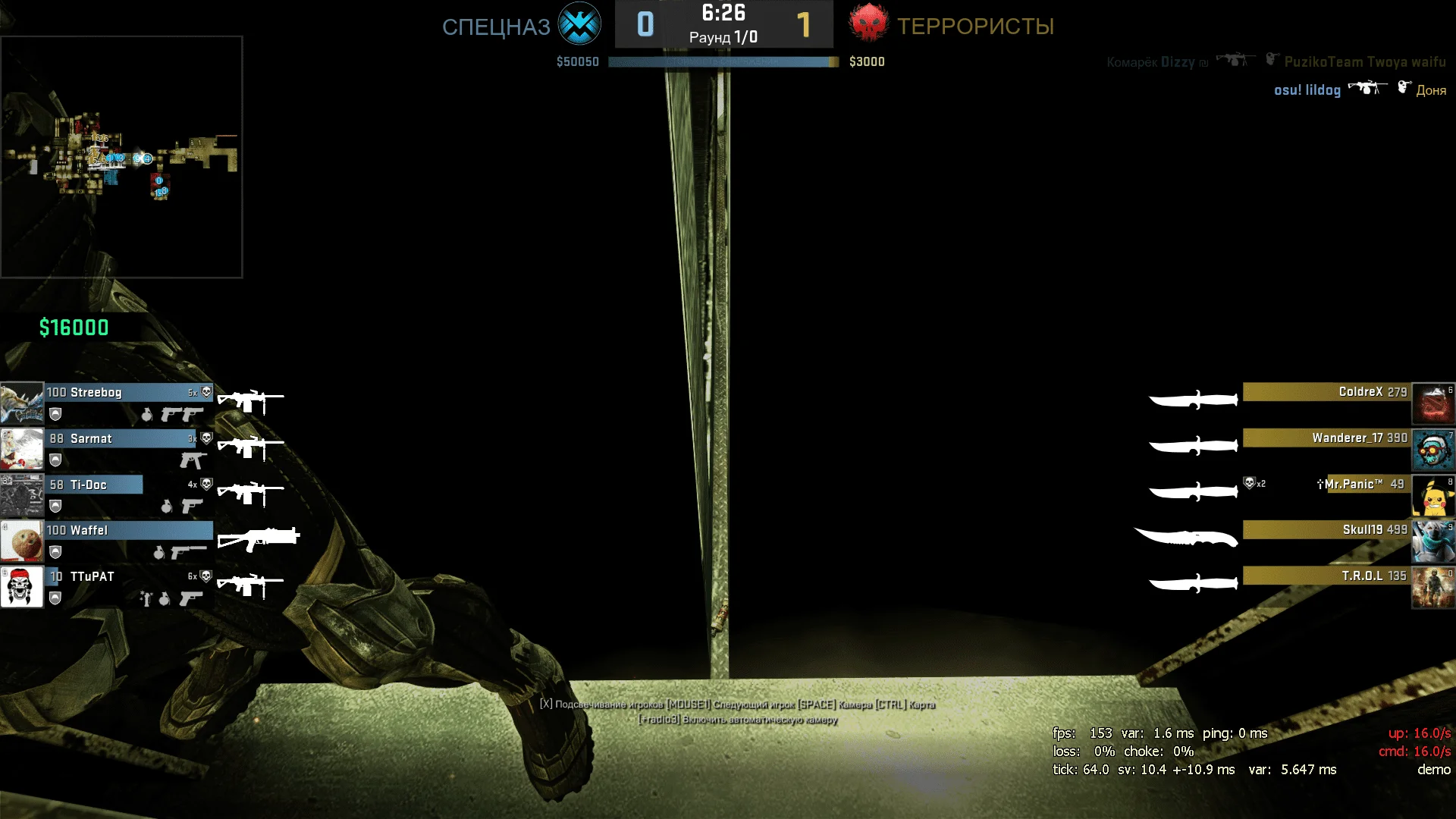This screenshot has height=819, width=1456.
Task: Click Streebog's avatar thumbnail
Action: (x=22, y=403)
